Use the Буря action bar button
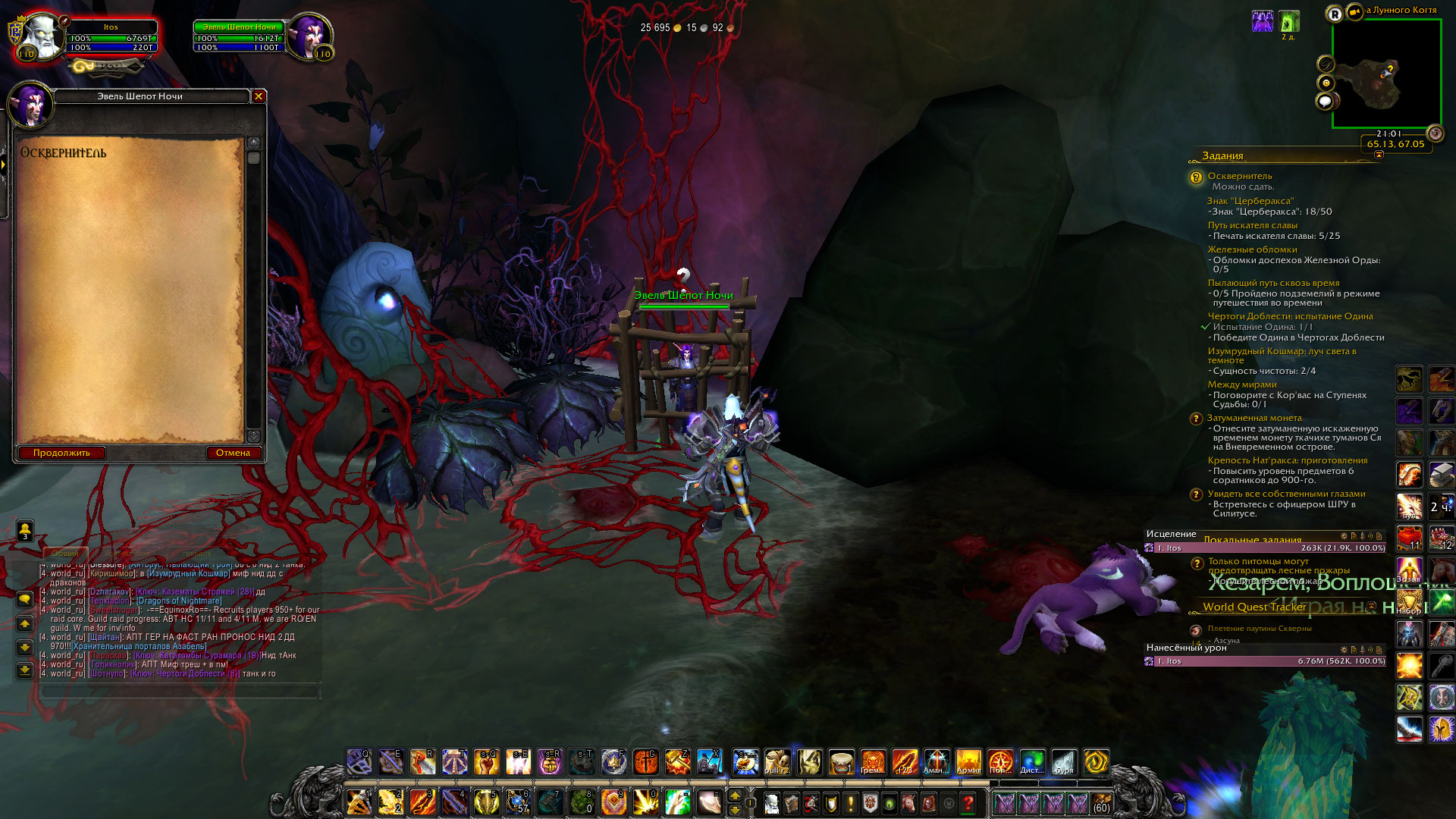1456x819 pixels. pyautogui.click(x=1064, y=762)
